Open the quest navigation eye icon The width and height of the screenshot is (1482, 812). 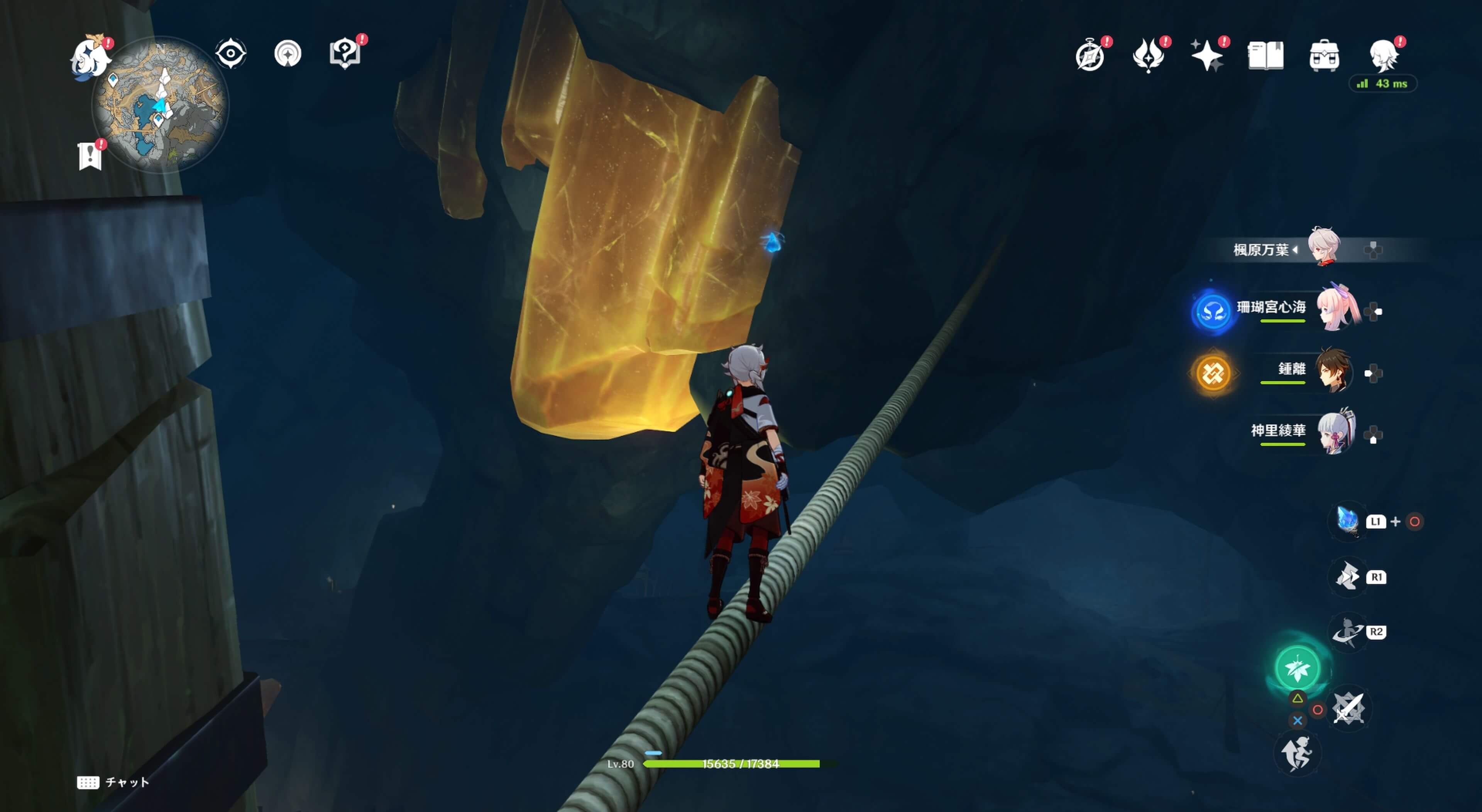pos(231,54)
